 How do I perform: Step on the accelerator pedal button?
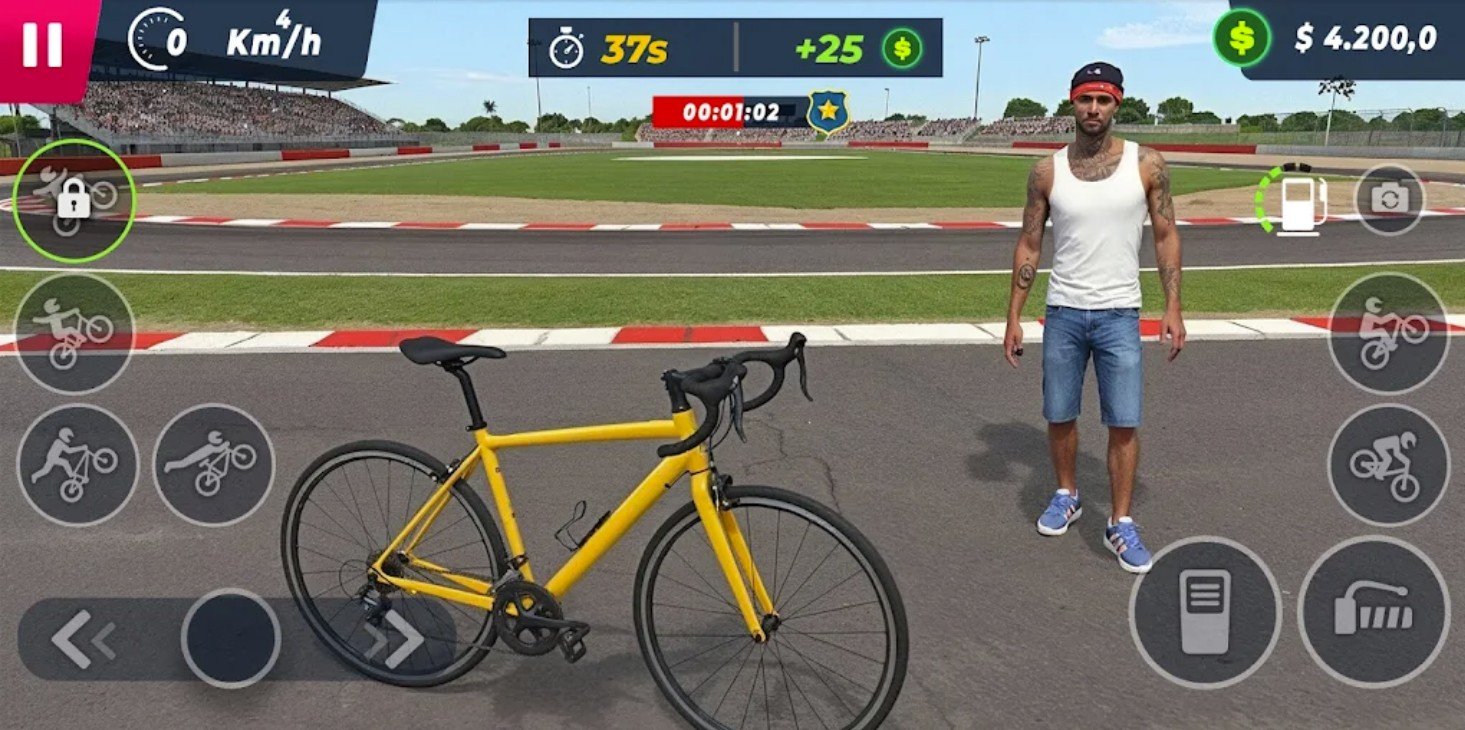(1373, 612)
